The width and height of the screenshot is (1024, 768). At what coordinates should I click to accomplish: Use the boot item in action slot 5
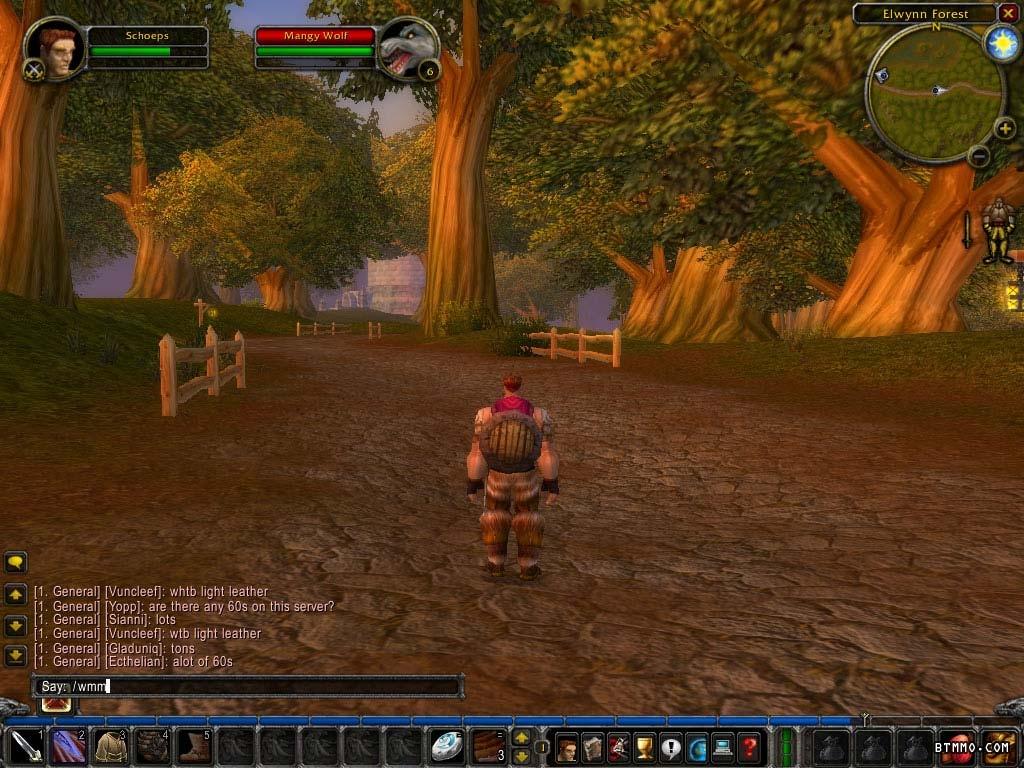tap(194, 746)
